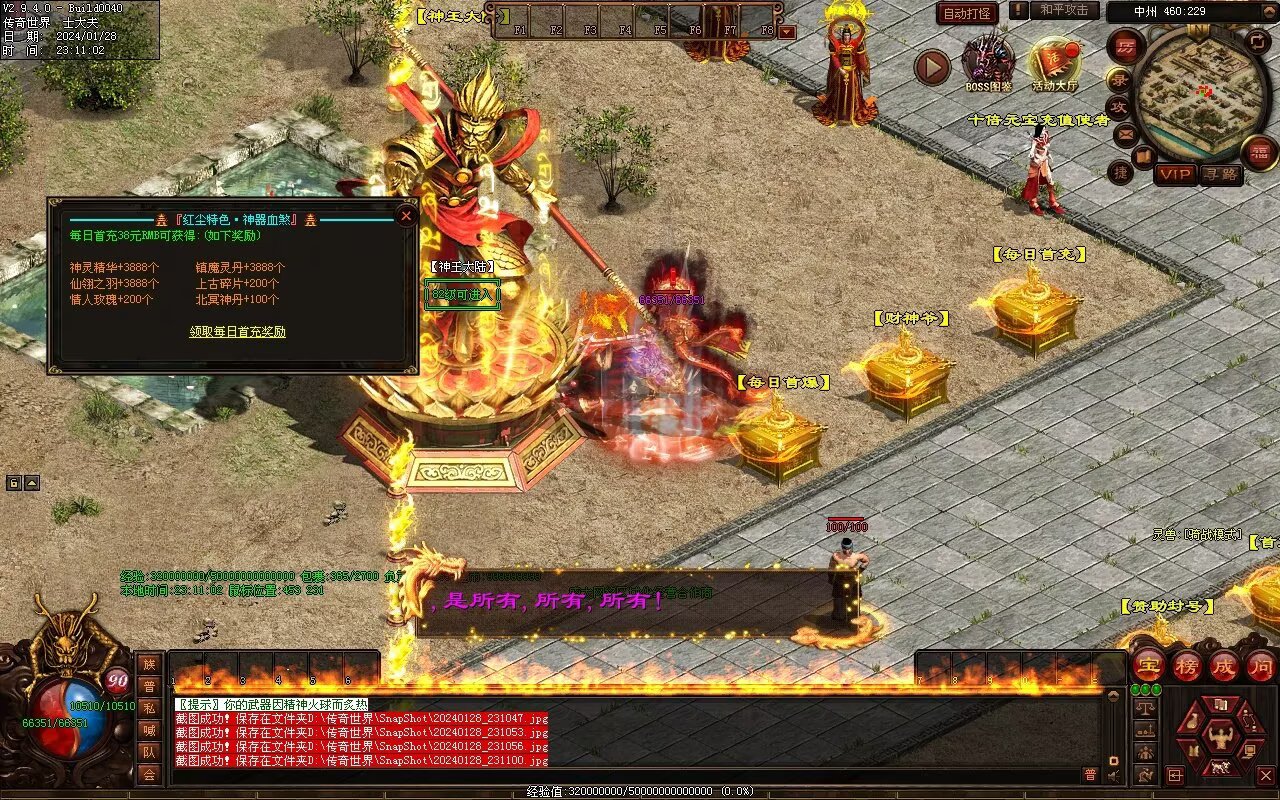This screenshot has width=1280, height=800.
Task: Select the 喊 shout chat channel
Action: [x=149, y=730]
